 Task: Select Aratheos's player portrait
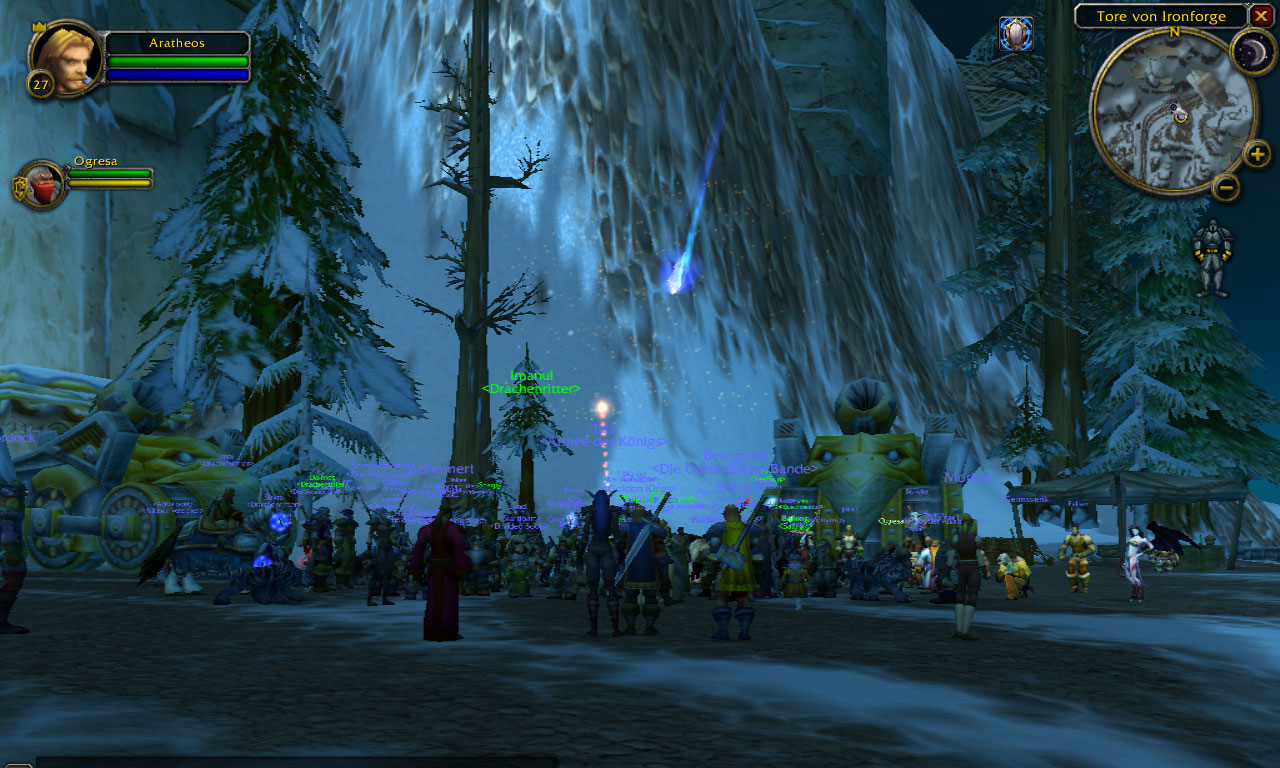coord(66,59)
